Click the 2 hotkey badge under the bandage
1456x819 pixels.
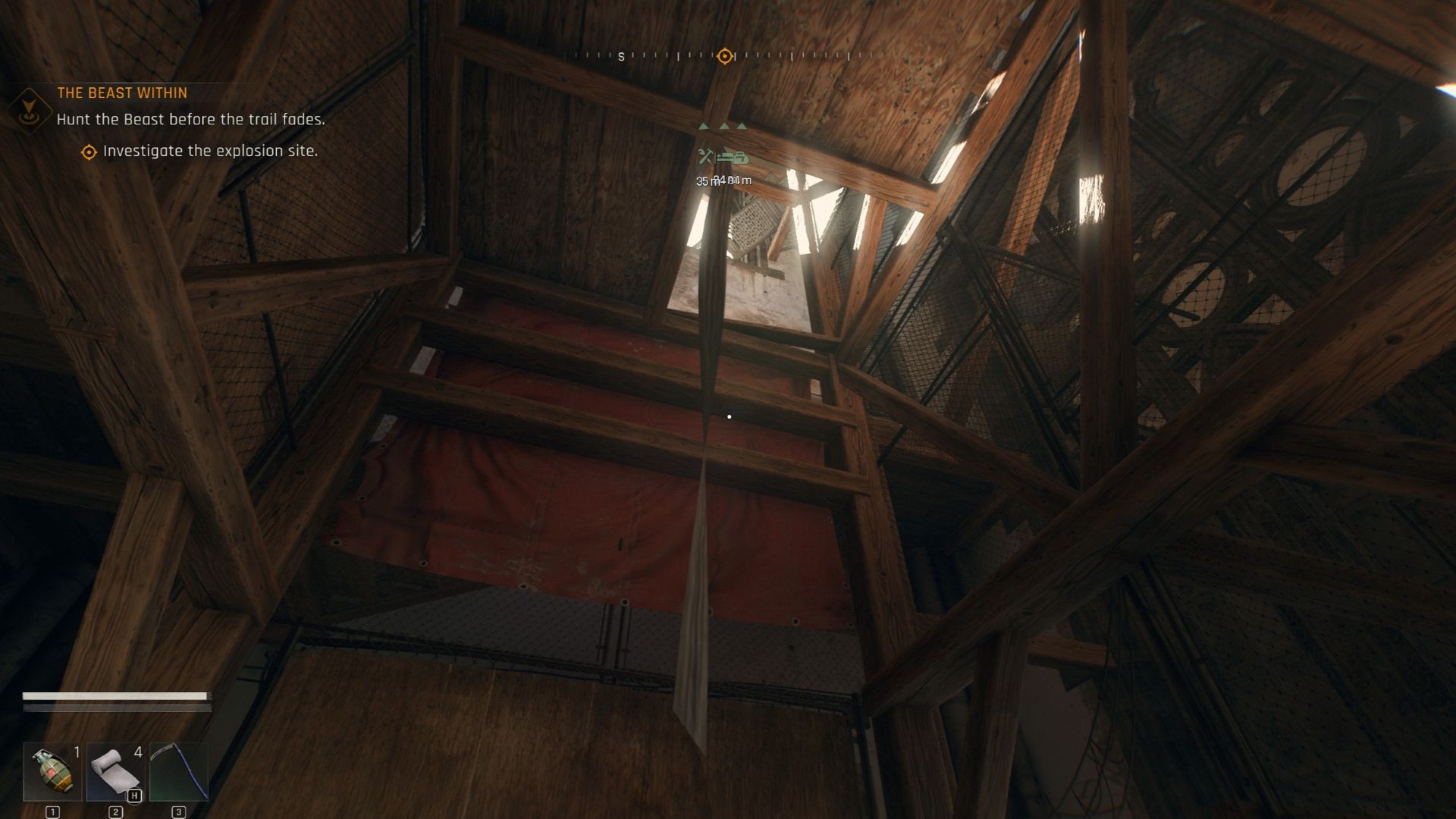(x=115, y=810)
